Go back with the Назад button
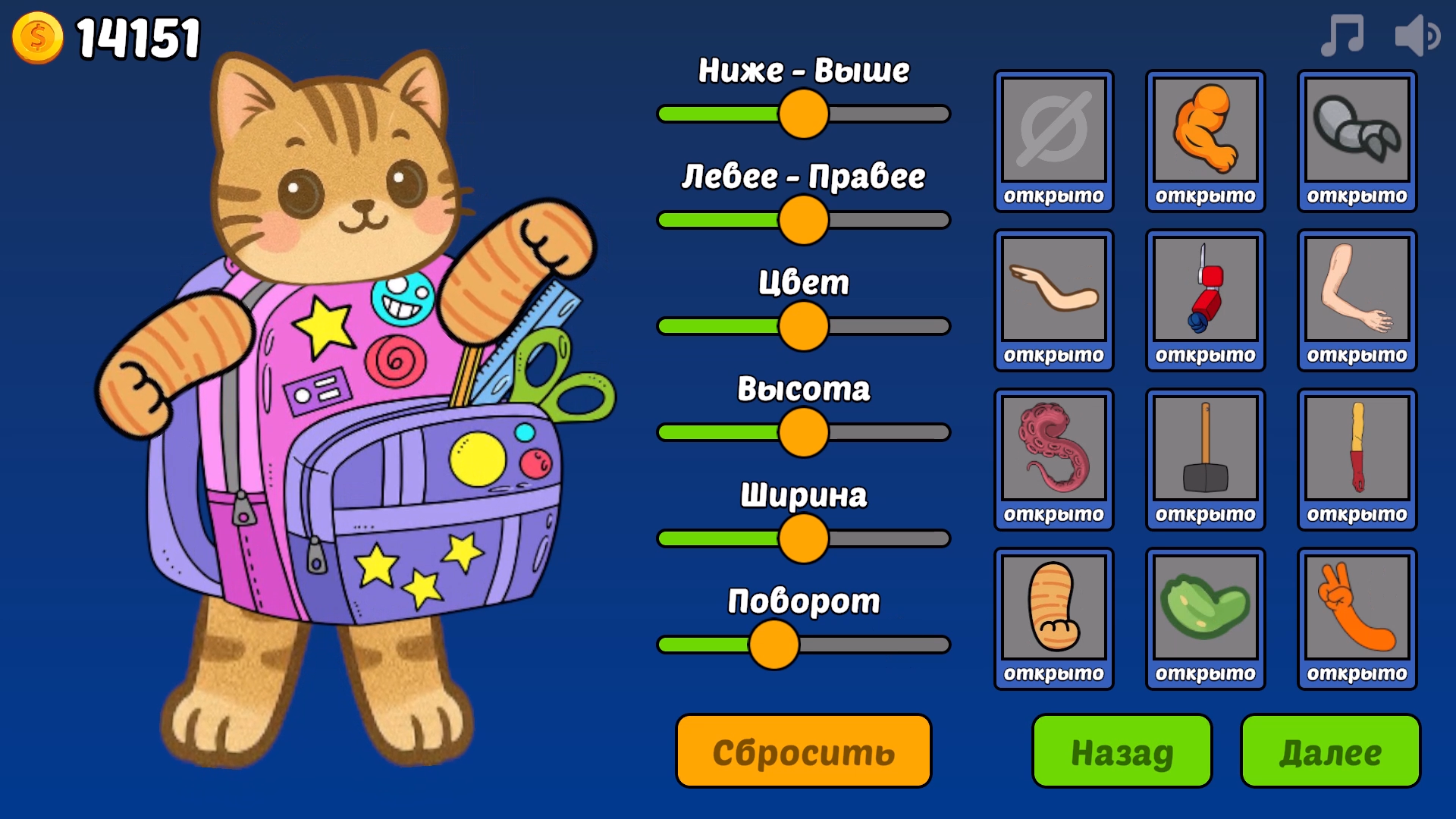The width and height of the screenshot is (1456, 819). point(1120,753)
